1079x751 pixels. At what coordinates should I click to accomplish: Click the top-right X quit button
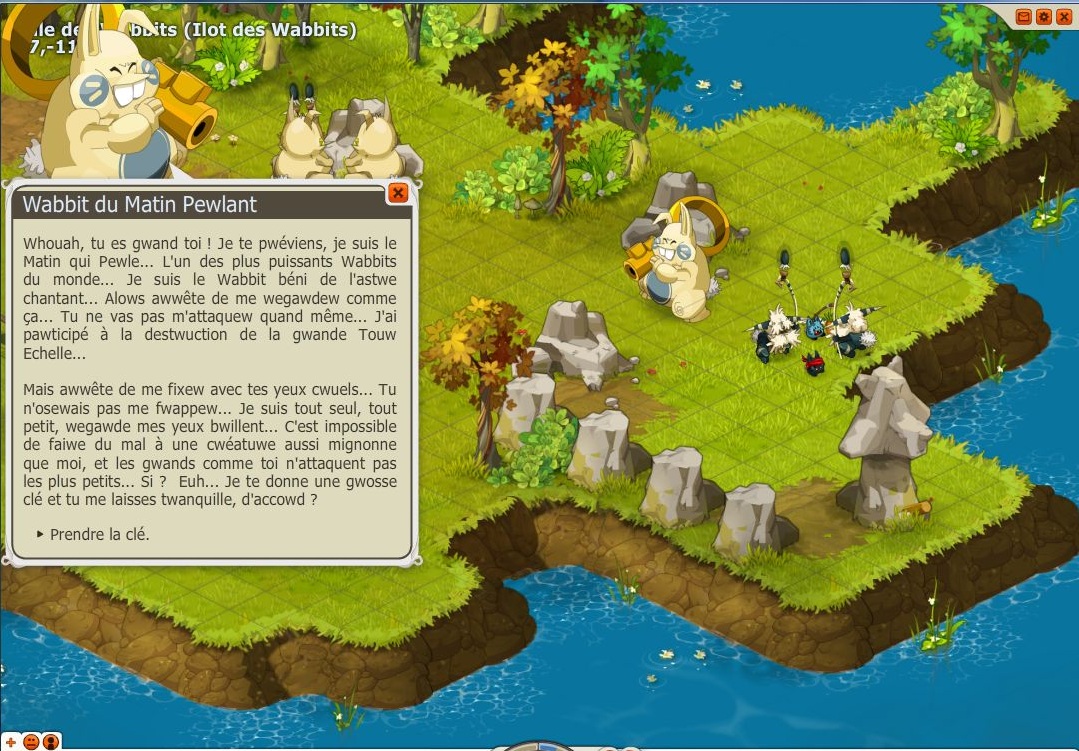pyautogui.click(x=1063, y=17)
